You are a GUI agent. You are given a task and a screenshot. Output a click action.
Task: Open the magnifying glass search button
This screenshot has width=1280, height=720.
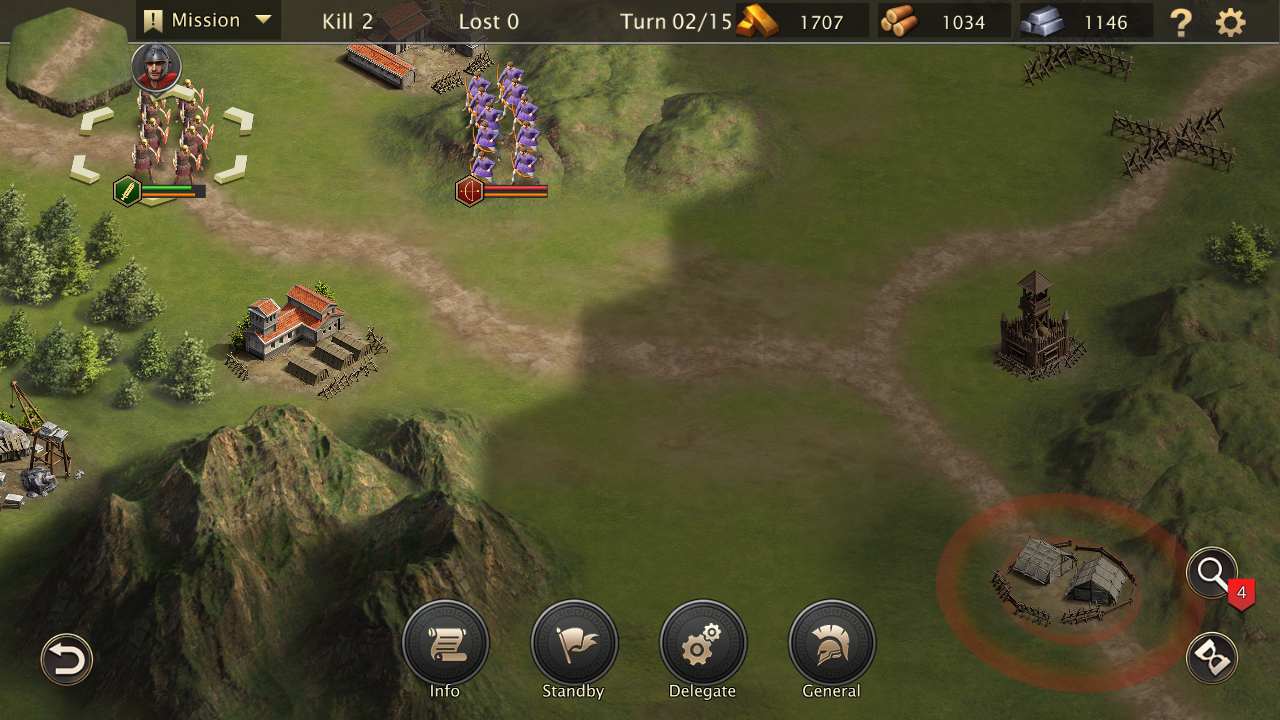coord(1212,573)
